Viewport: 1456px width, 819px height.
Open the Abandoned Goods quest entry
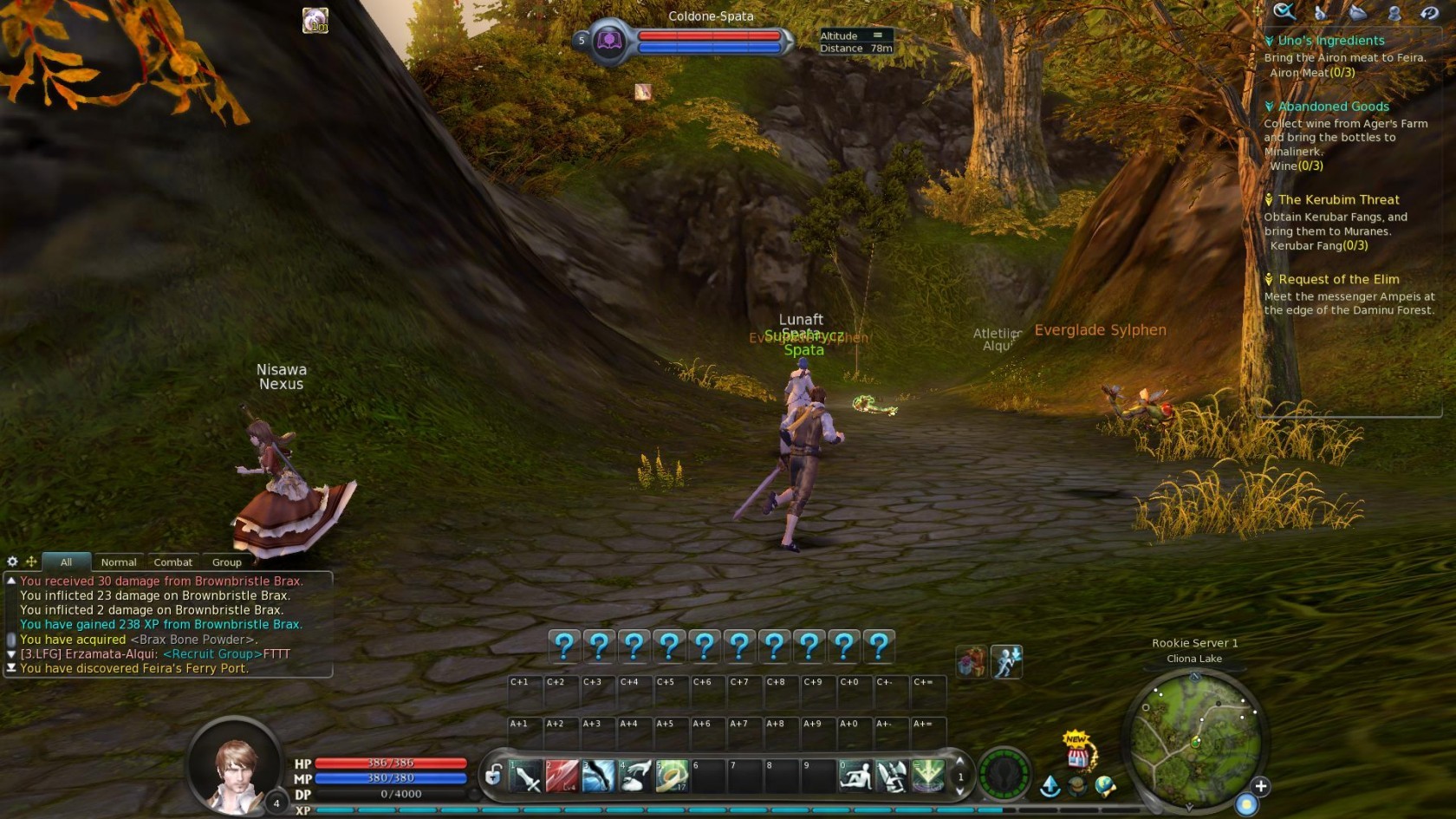(1333, 107)
